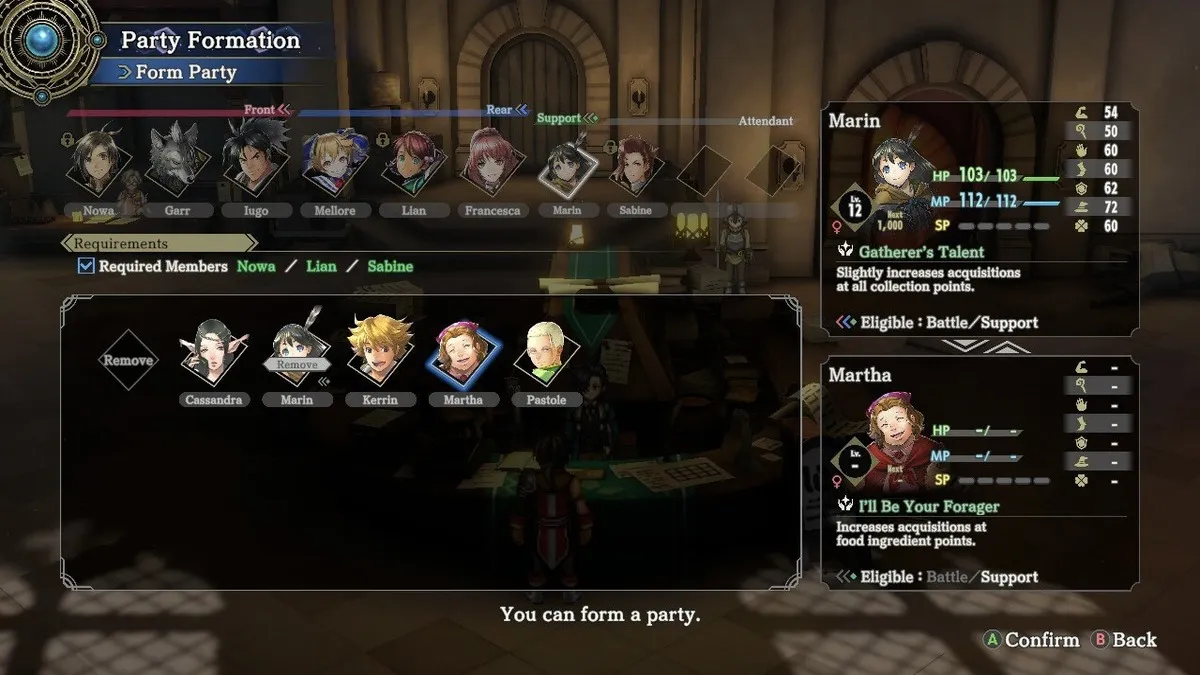
Task: Select Nowa's portrait in the front row
Action: pyautogui.click(x=99, y=161)
